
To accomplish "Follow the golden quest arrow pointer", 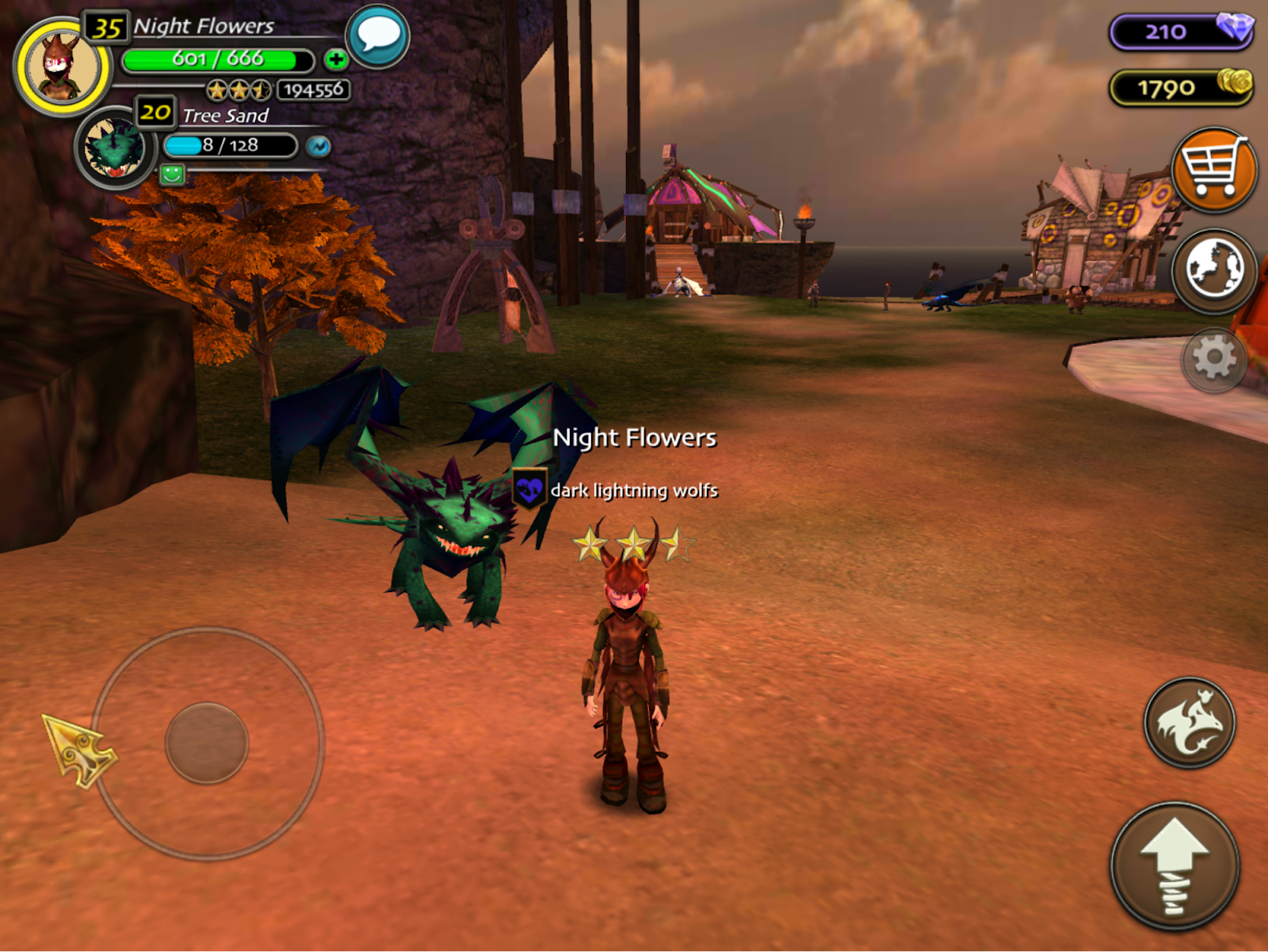I will click(78, 749).
